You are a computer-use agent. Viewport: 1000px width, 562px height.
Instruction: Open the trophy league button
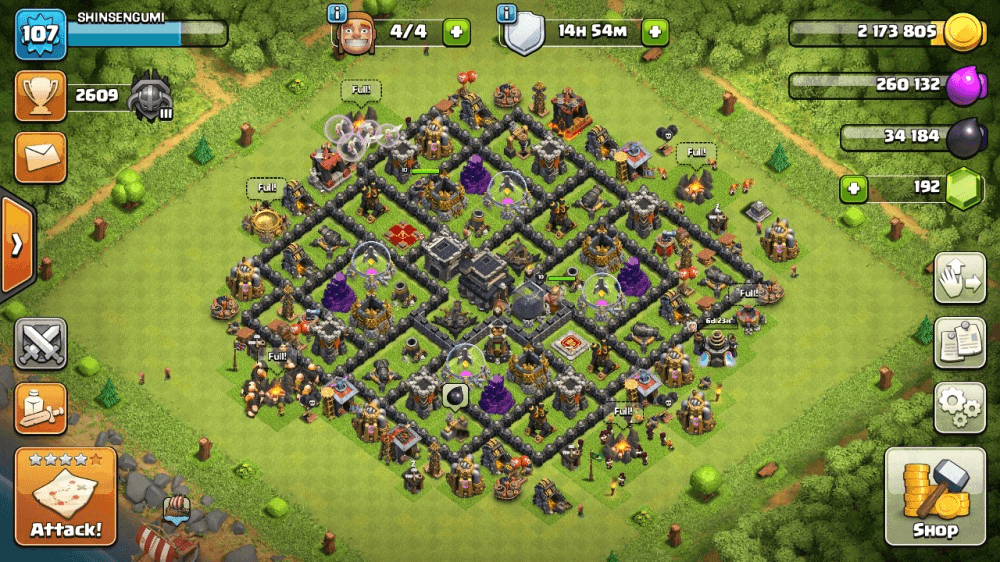click(40, 96)
